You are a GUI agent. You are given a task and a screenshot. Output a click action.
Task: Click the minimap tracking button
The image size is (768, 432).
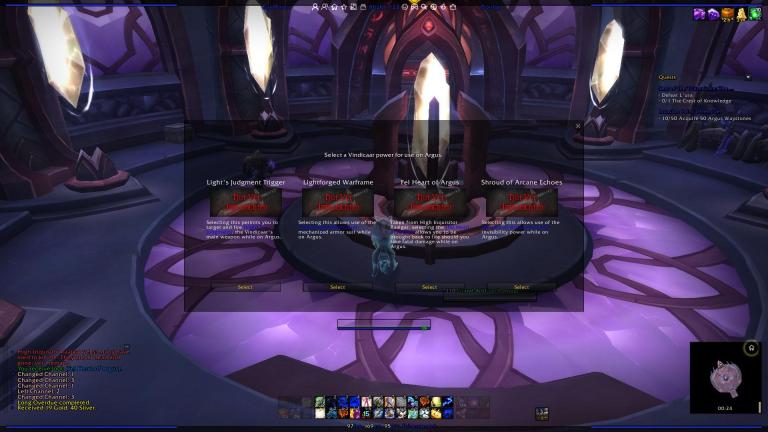click(x=751, y=348)
